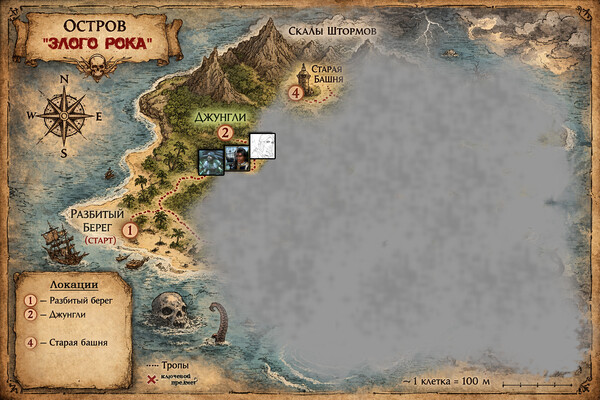600x400 pixels.
Task: Select the teal armored creature token
Action: pyautogui.click(x=210, y=161)
